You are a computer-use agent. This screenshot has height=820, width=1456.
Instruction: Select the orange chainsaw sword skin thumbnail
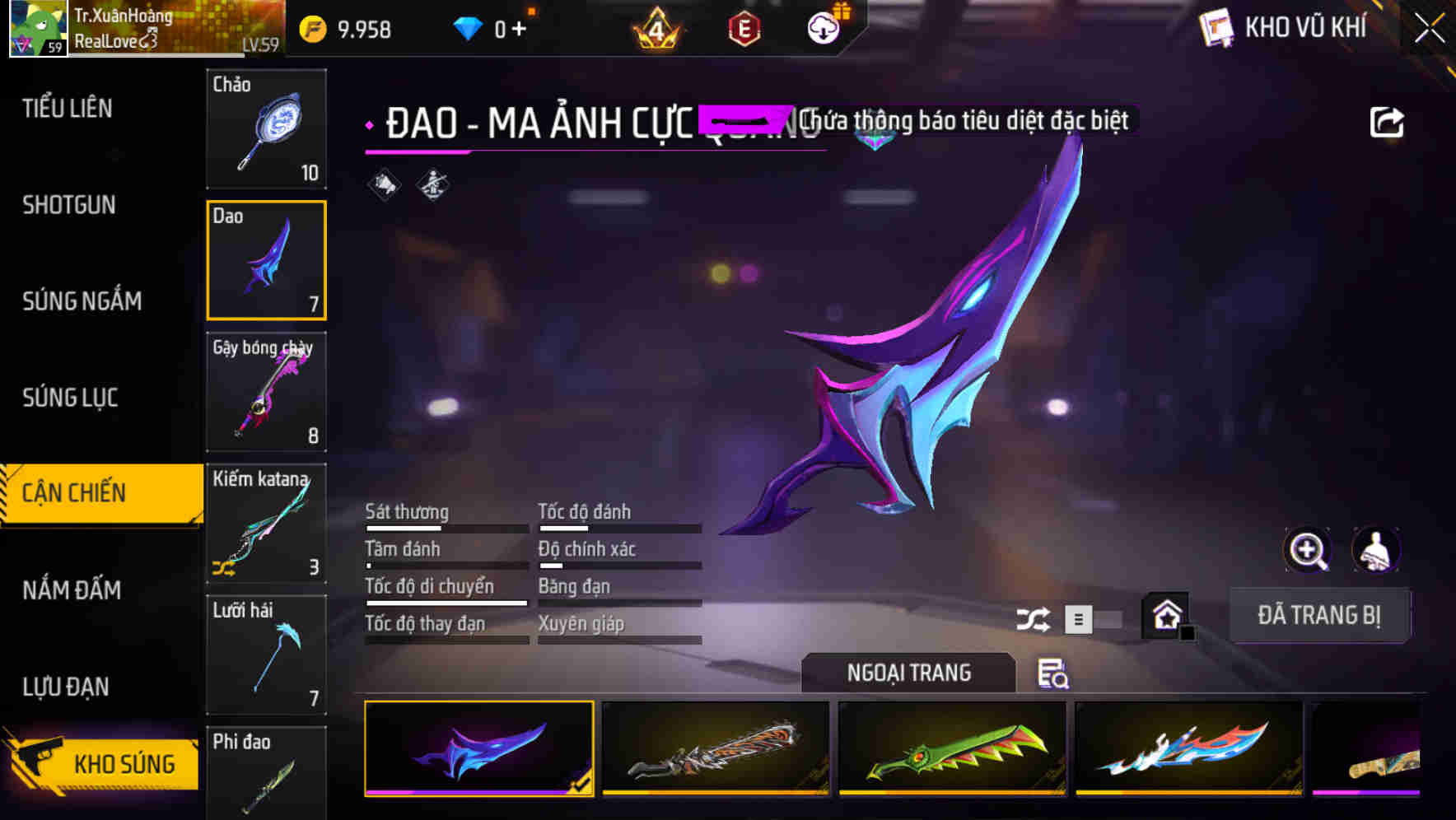pos(715,750)
